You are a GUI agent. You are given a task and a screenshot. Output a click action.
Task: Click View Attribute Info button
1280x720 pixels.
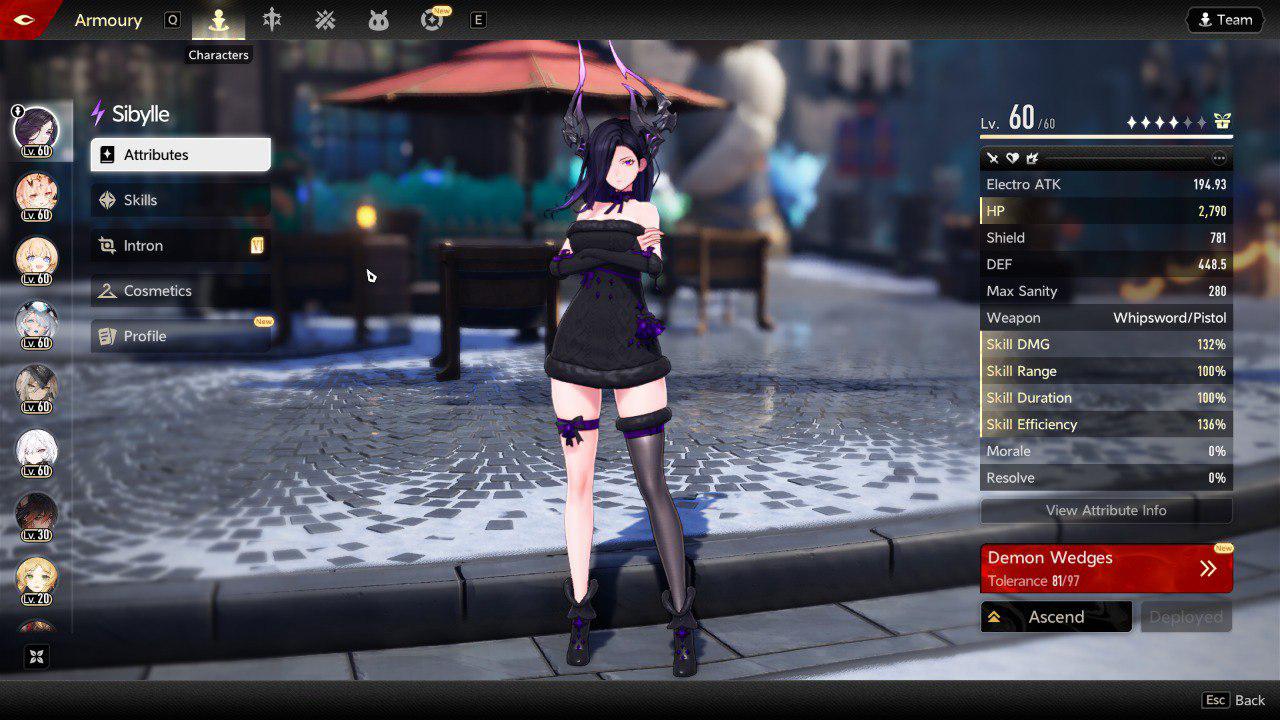1106,510
